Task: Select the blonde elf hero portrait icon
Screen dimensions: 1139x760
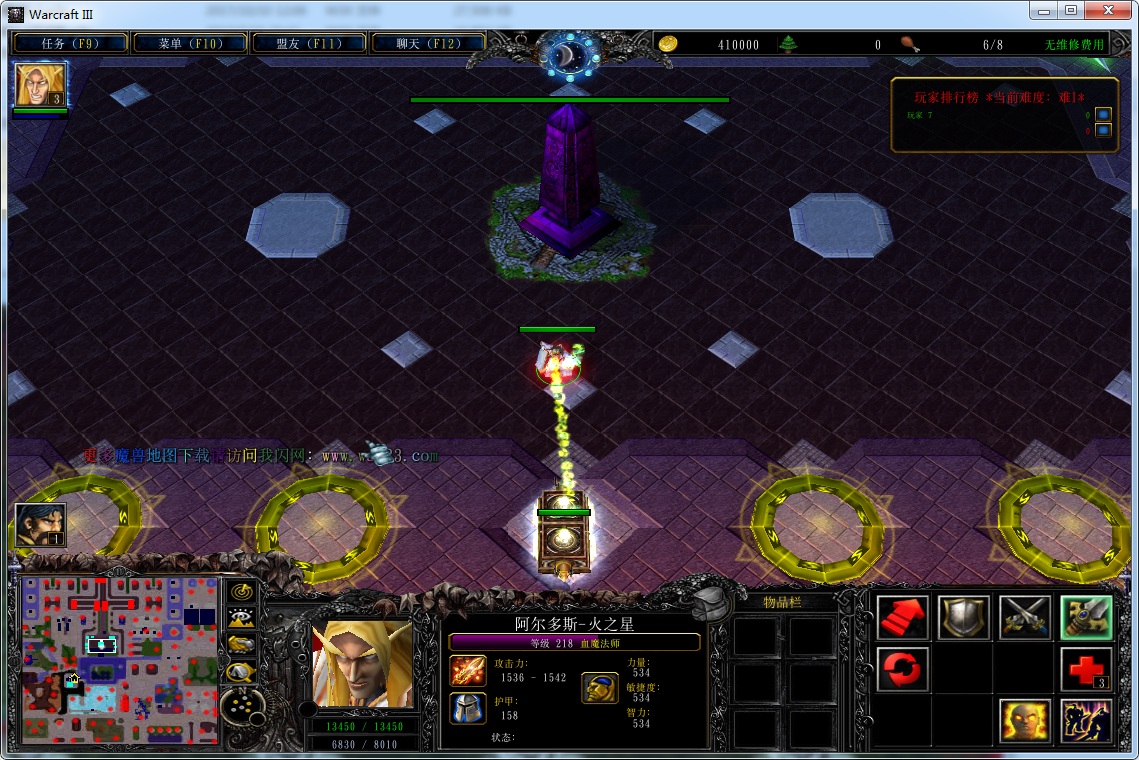Action: tap(40, 85)
